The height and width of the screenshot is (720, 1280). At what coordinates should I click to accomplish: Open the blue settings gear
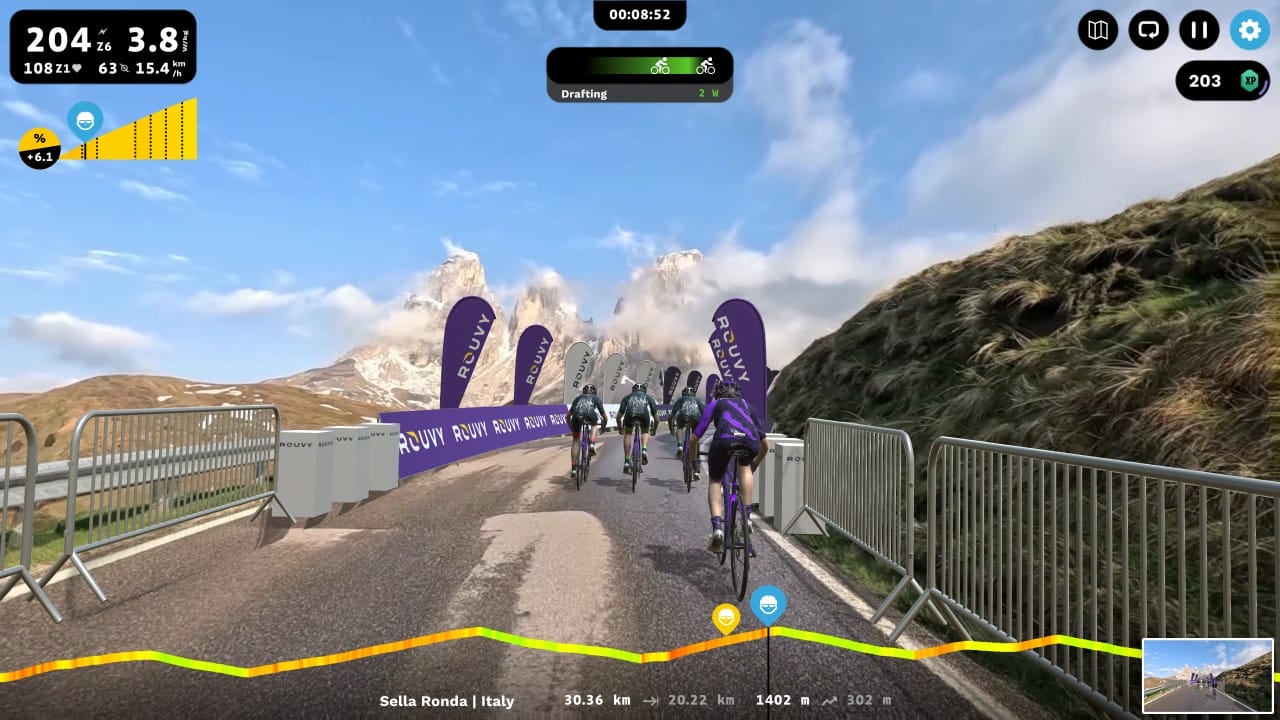(x=1248, y=31)
